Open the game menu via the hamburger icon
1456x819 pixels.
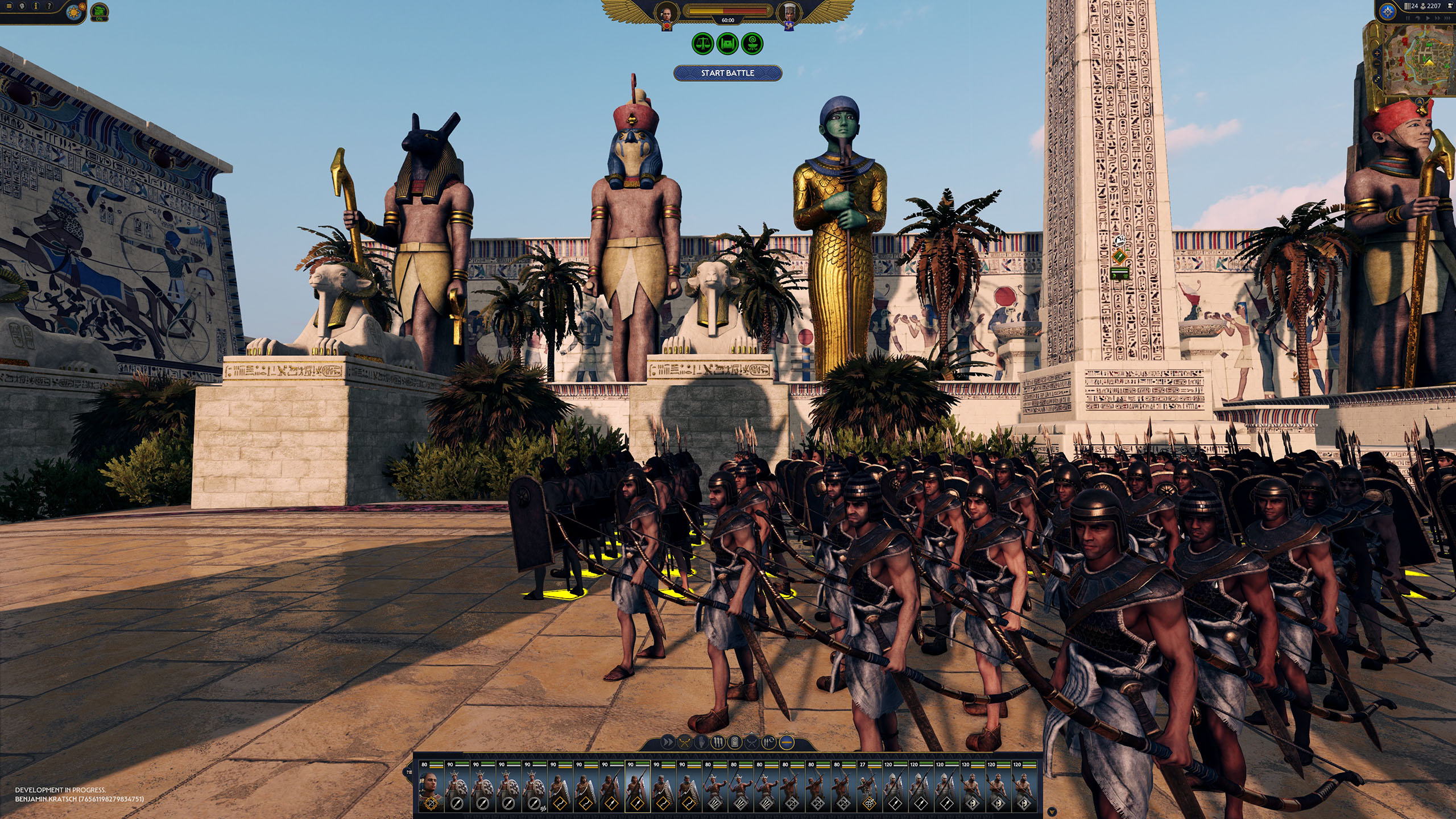coord(9,6)
